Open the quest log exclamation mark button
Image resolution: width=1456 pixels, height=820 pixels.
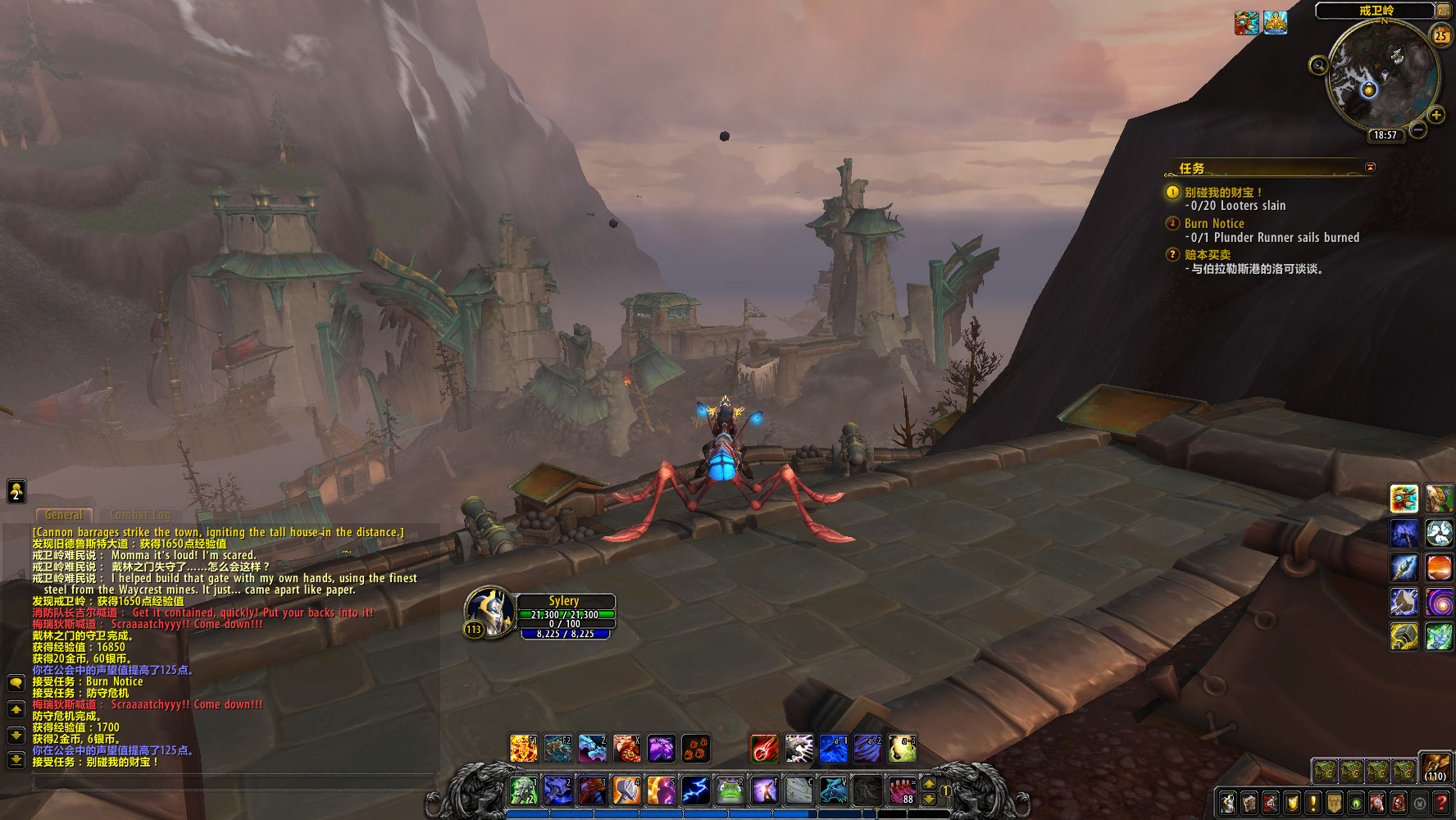click(1313, 803)
